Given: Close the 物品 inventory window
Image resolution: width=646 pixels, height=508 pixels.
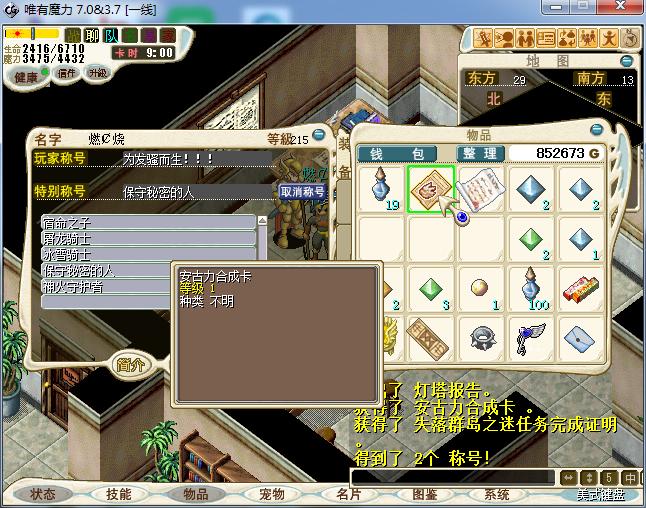Looking at the screenshot, I should pyautogui.click(x=598, y=129).
